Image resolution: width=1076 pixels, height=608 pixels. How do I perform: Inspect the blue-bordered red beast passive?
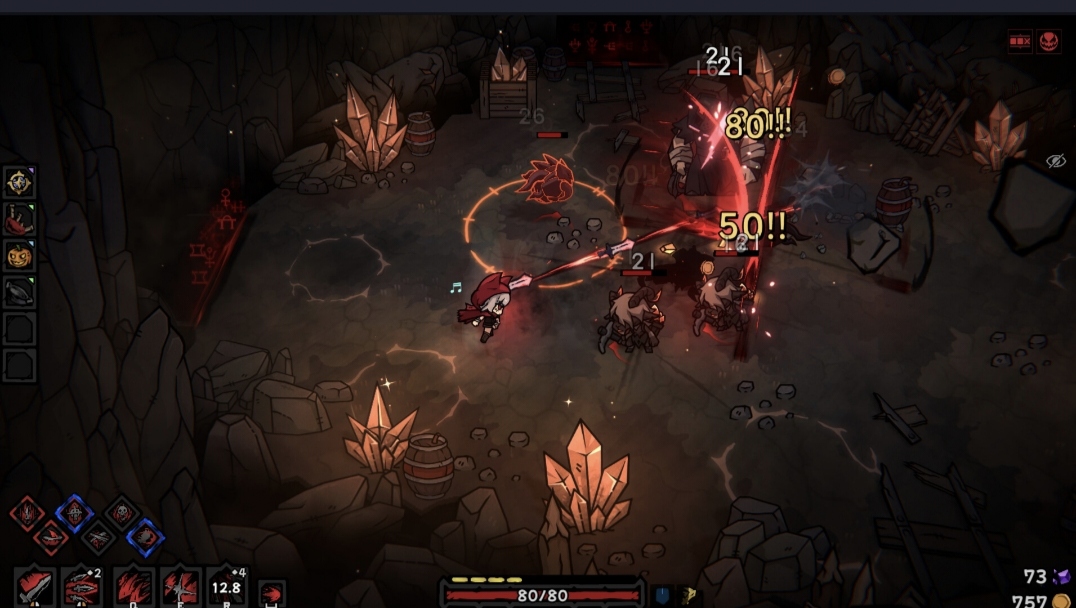coord(146,537)
